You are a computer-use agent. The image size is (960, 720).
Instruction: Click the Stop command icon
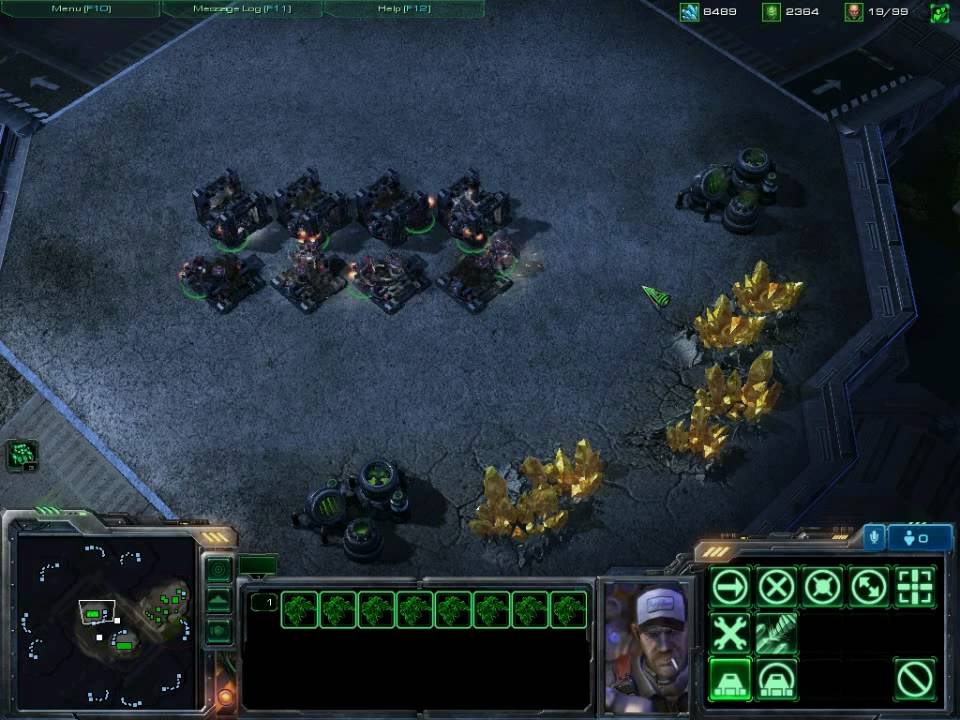[776, 587]
